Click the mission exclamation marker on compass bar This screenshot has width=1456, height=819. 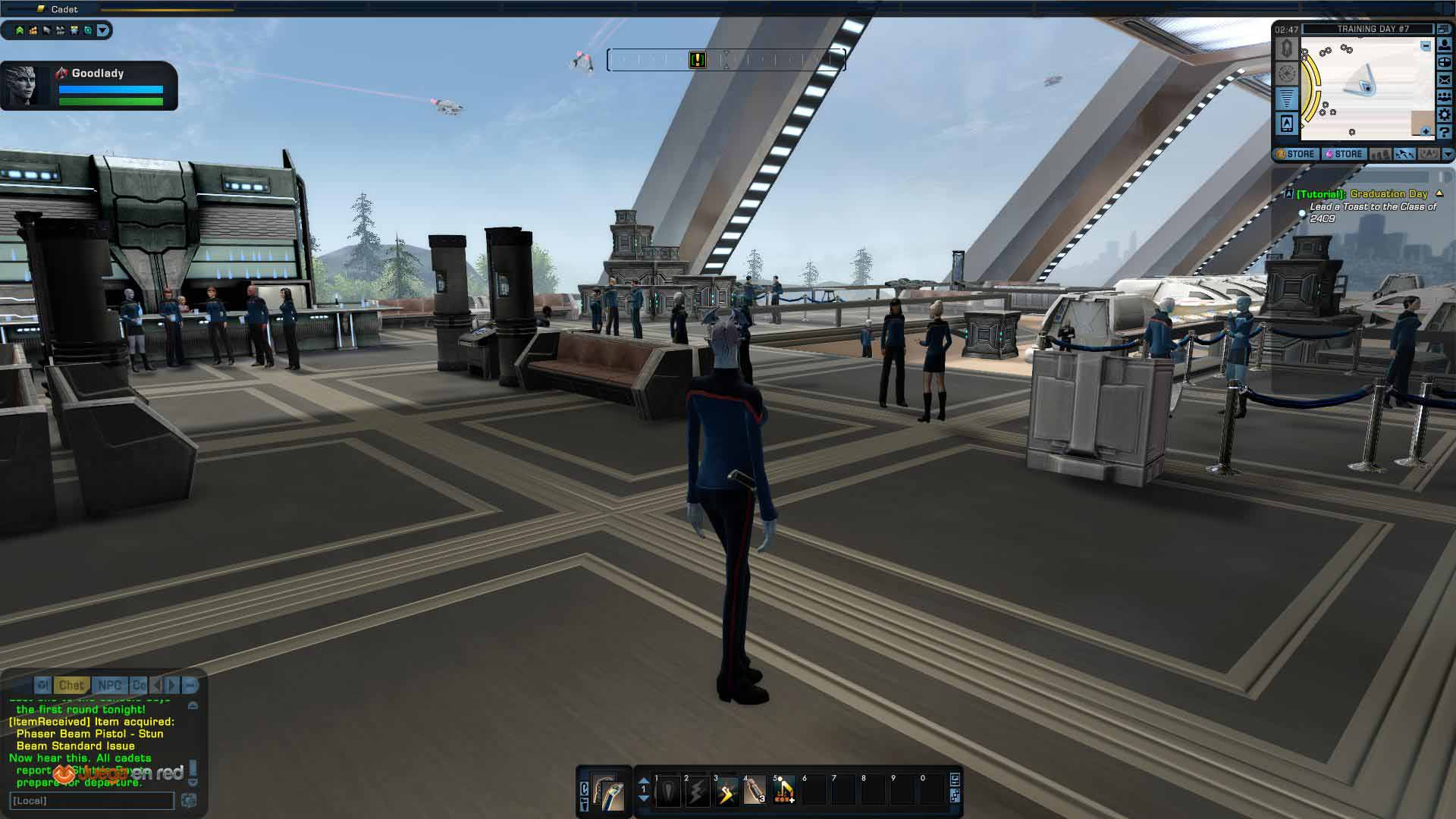click(698, 60)
